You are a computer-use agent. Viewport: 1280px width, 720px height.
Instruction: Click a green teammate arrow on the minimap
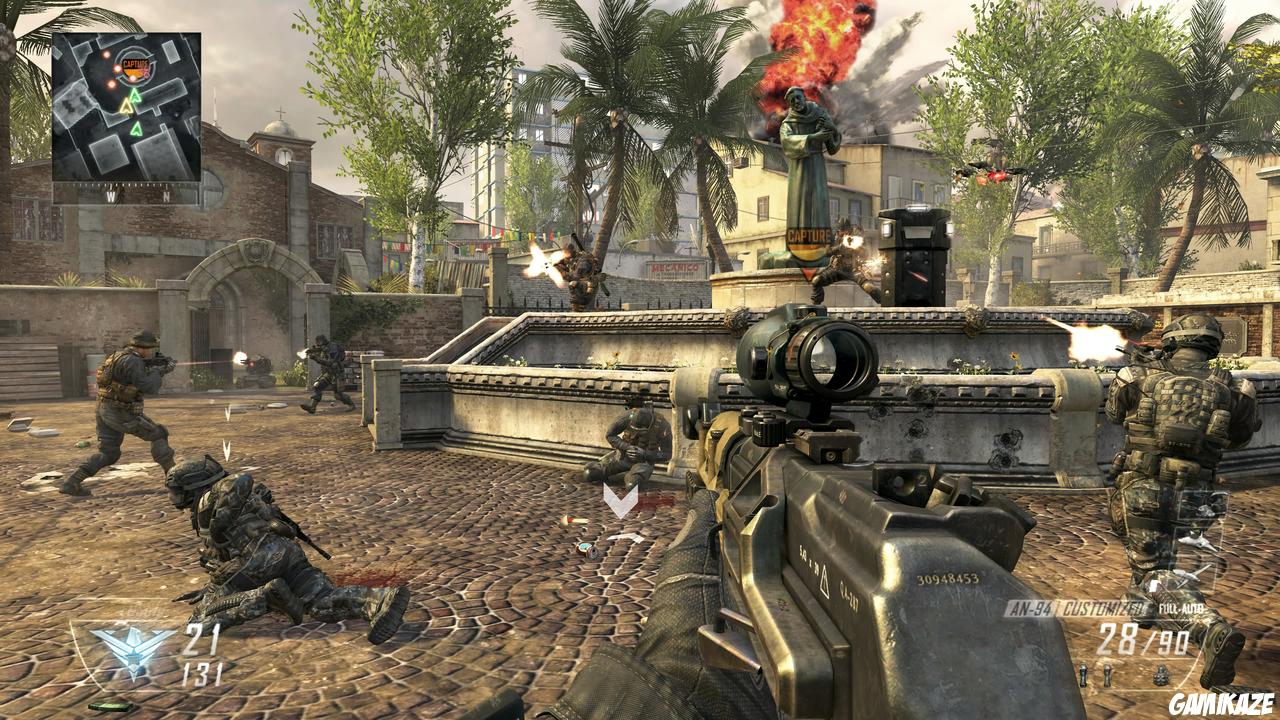click(x=134, y=95)
